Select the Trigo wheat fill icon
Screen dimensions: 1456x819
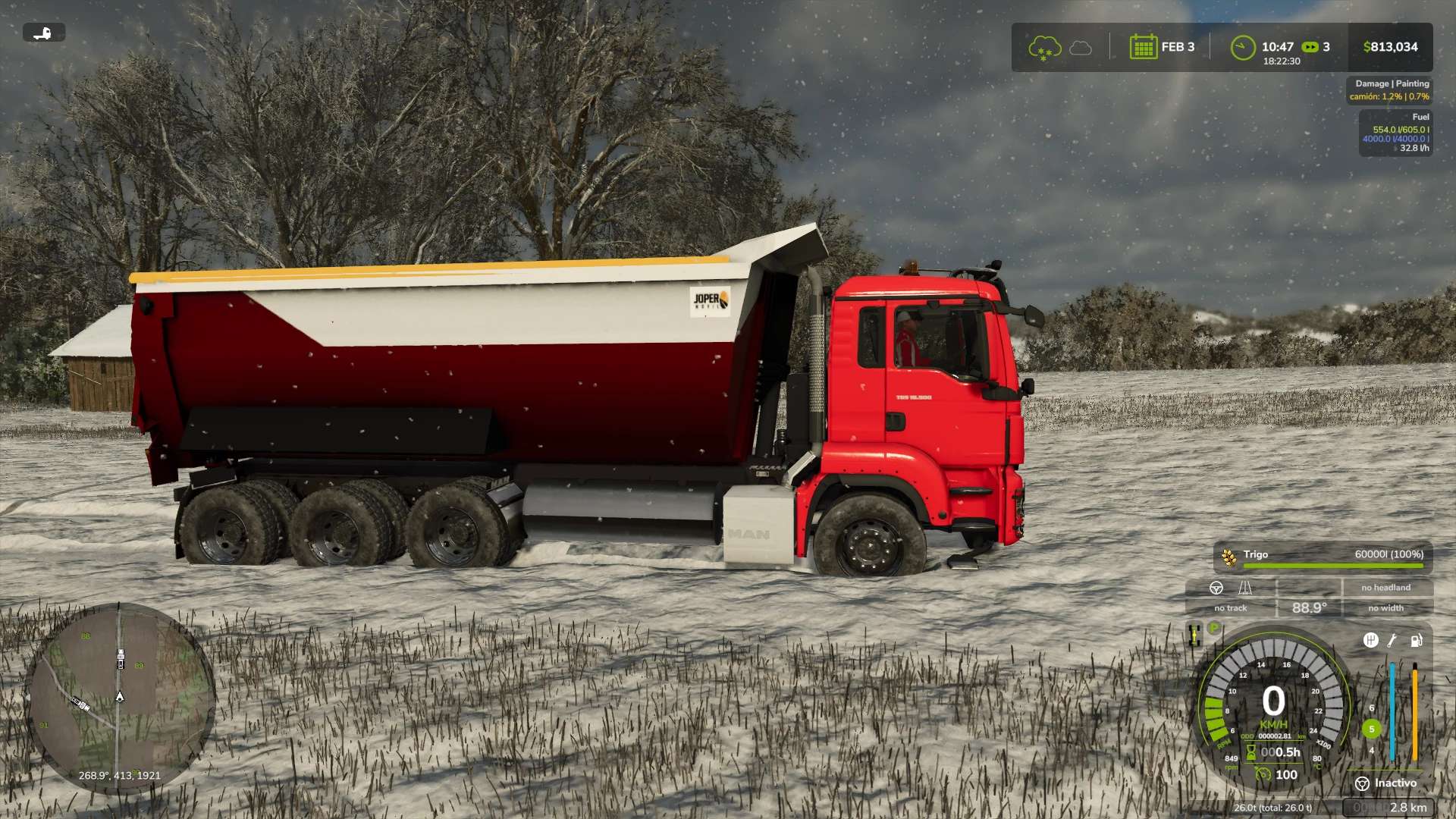coord(1228,557)
